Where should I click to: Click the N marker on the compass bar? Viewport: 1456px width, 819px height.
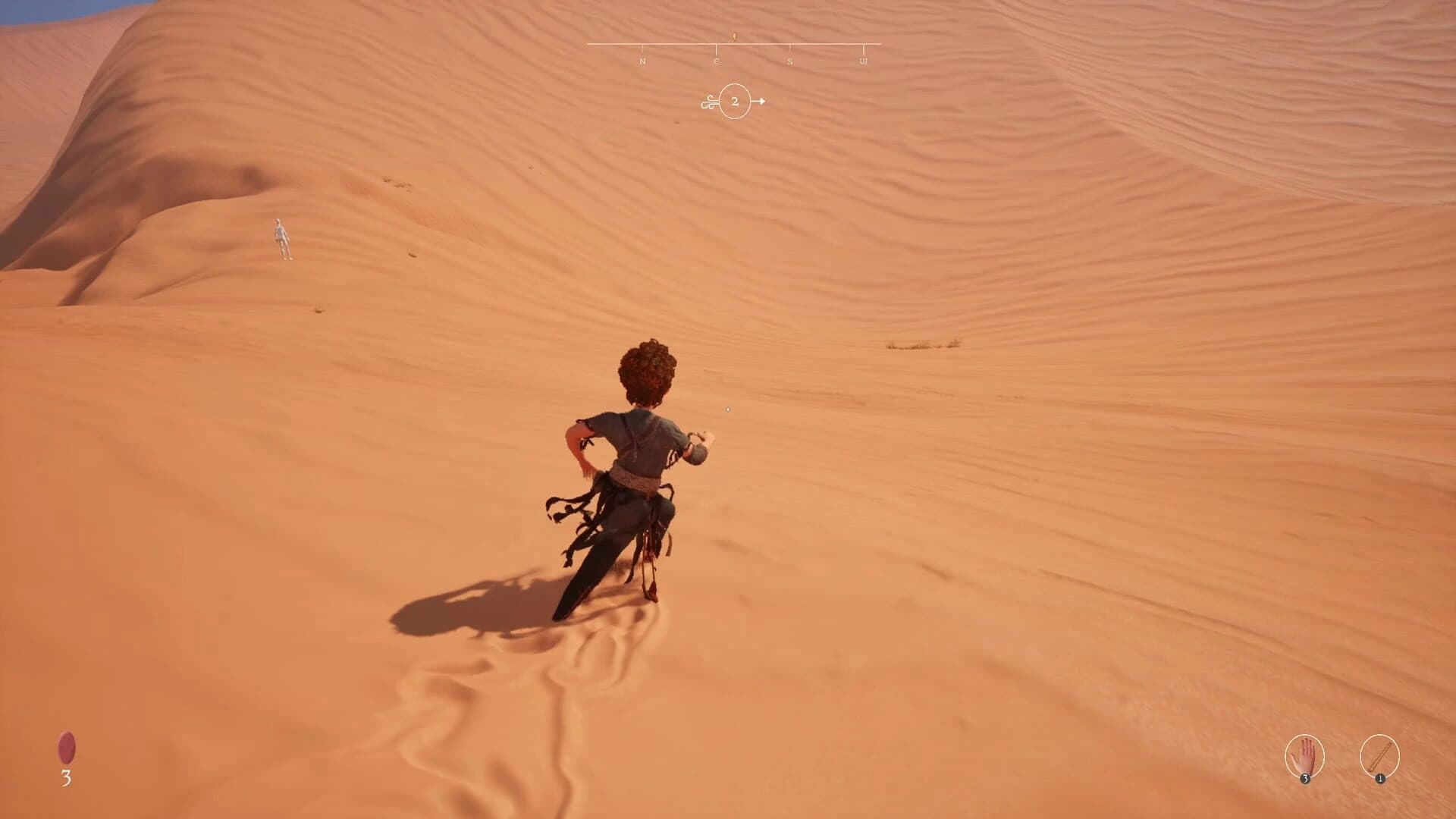click(642, 61)
